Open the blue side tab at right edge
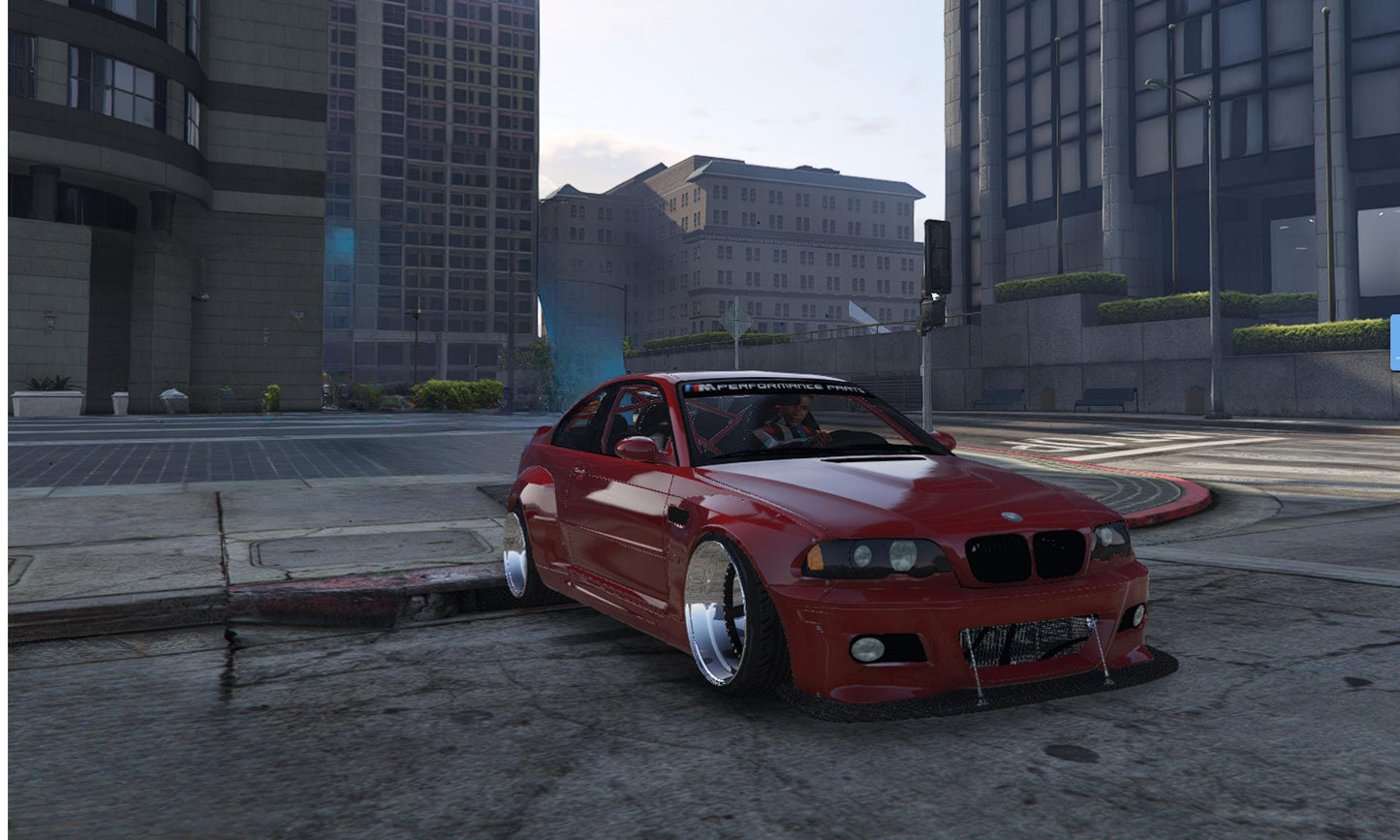The height and width of the screenshot is (840, 1400). (1395, 342)
